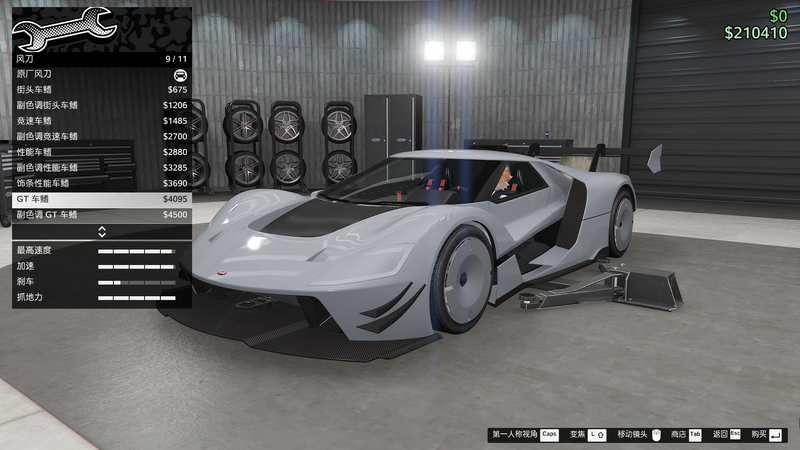
Task: Select 性能车鳍 priced $2880
Action: pos(100,152)
